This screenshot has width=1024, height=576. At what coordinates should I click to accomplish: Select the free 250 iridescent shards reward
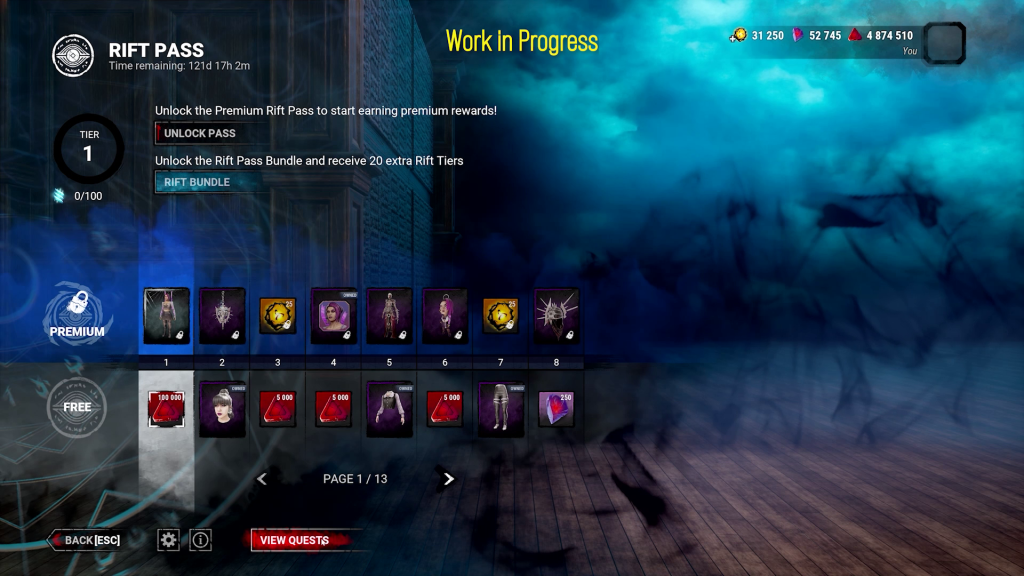click(x=557, y=409)
